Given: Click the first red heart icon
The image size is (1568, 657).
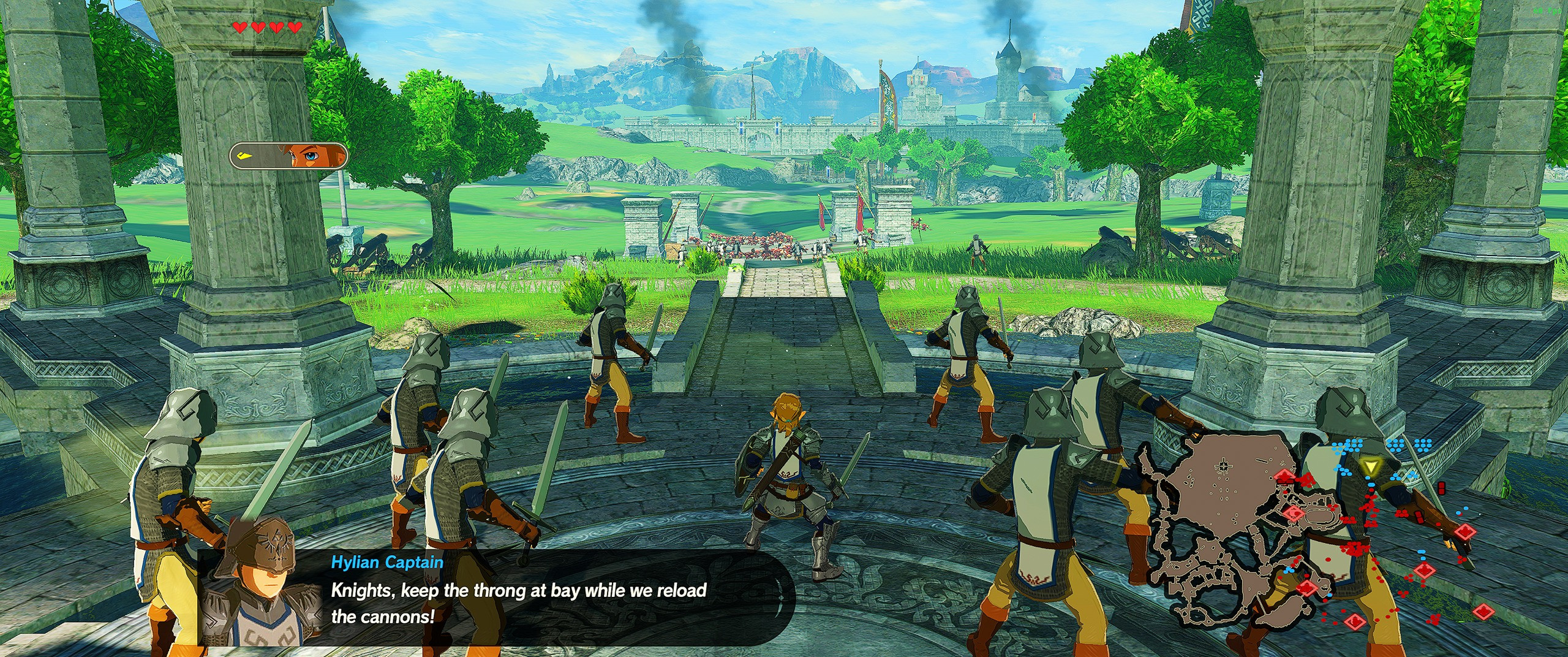Looking at the screenshot, I should click(239, 27).
